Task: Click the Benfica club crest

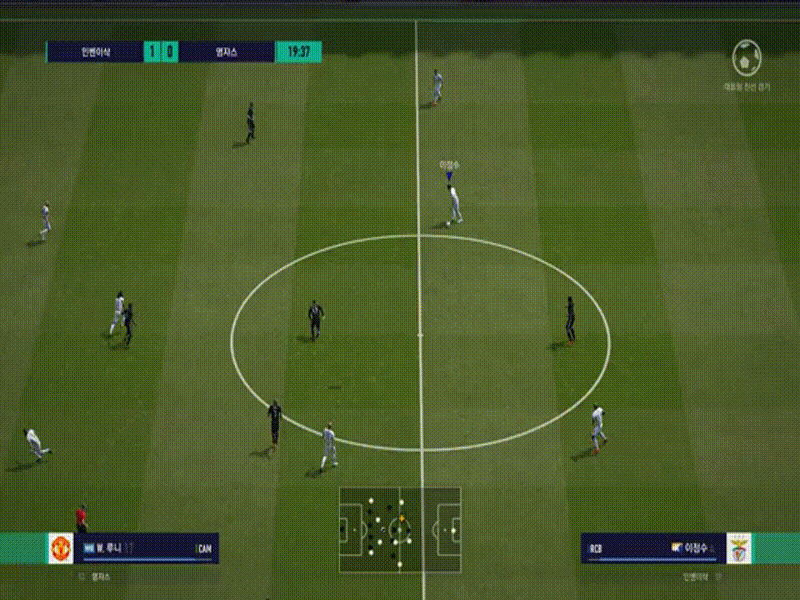Action: click(739, 548)
